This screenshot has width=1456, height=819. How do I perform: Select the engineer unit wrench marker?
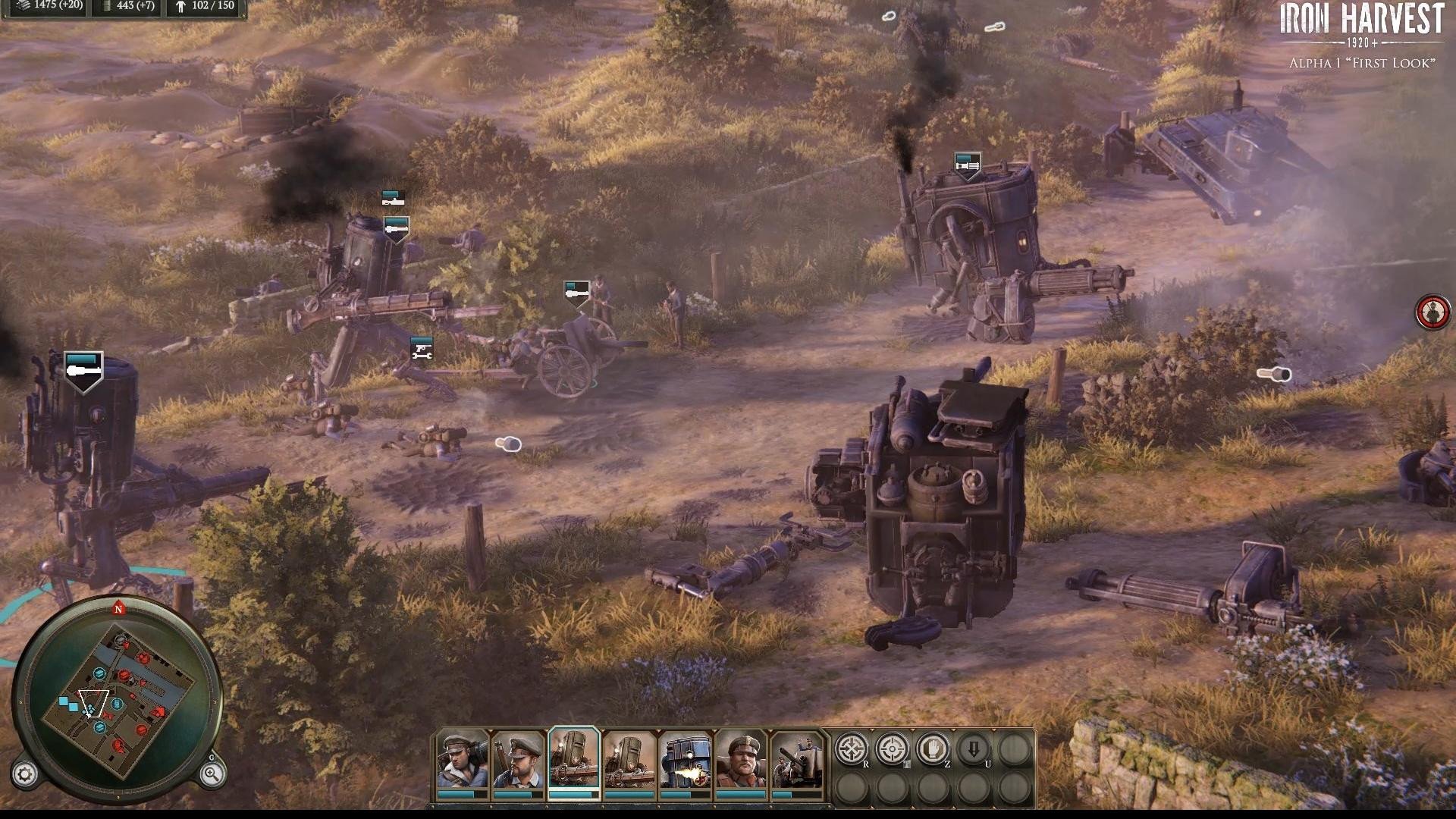coord(421,350)
